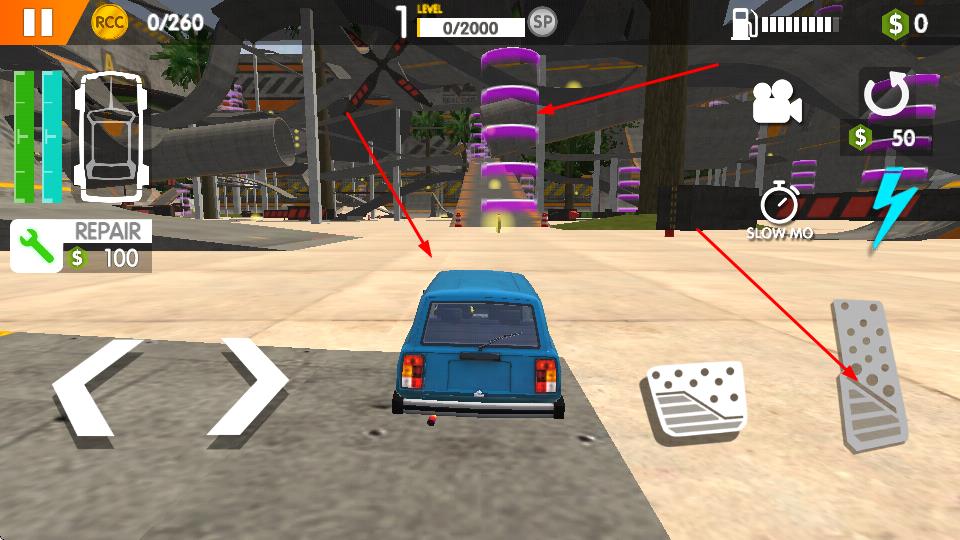The image size is (960, 540).
Task: Activate the Slow Mo stopwatch
Action: (x=779, y=204)
